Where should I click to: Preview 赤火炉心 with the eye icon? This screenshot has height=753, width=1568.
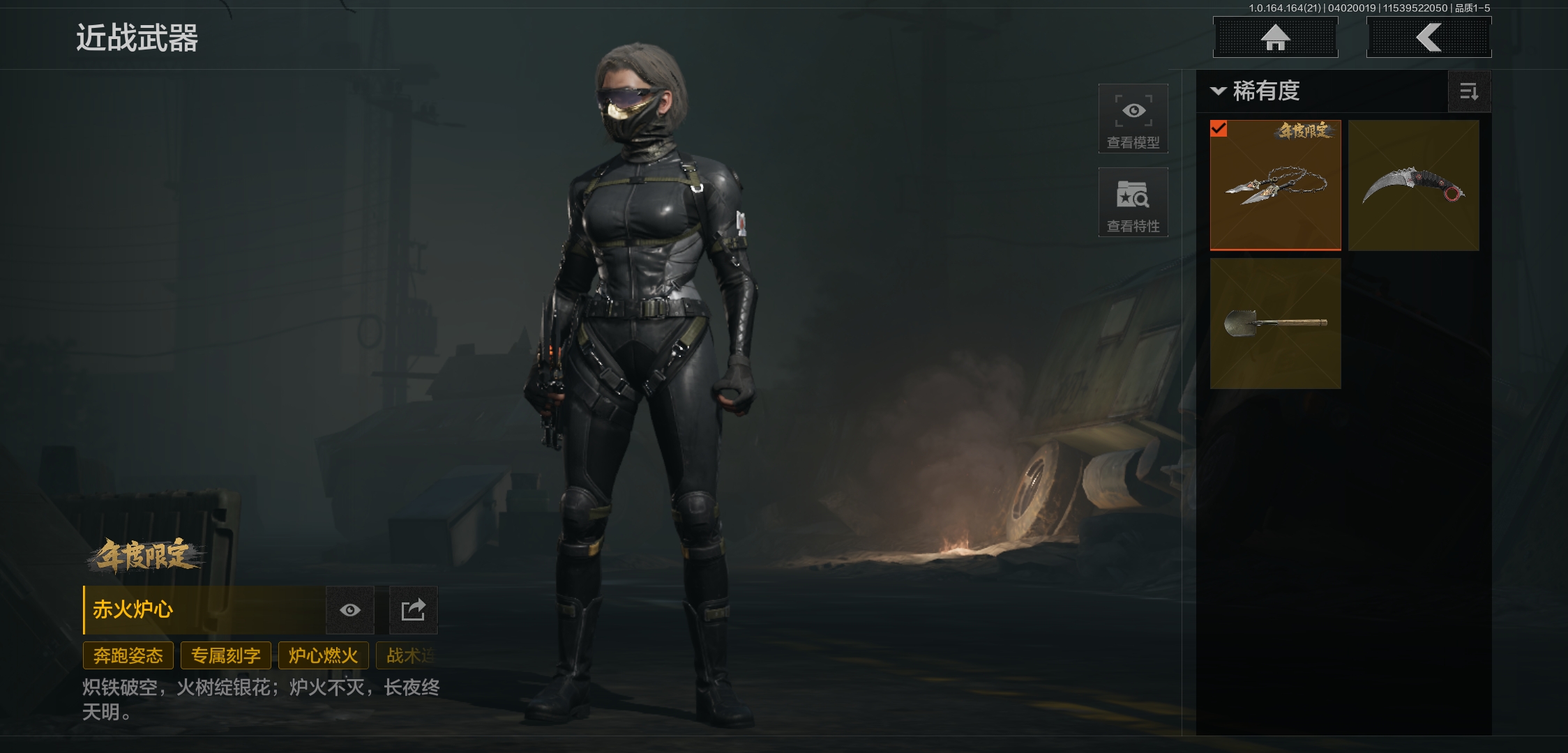click(350, 610)
